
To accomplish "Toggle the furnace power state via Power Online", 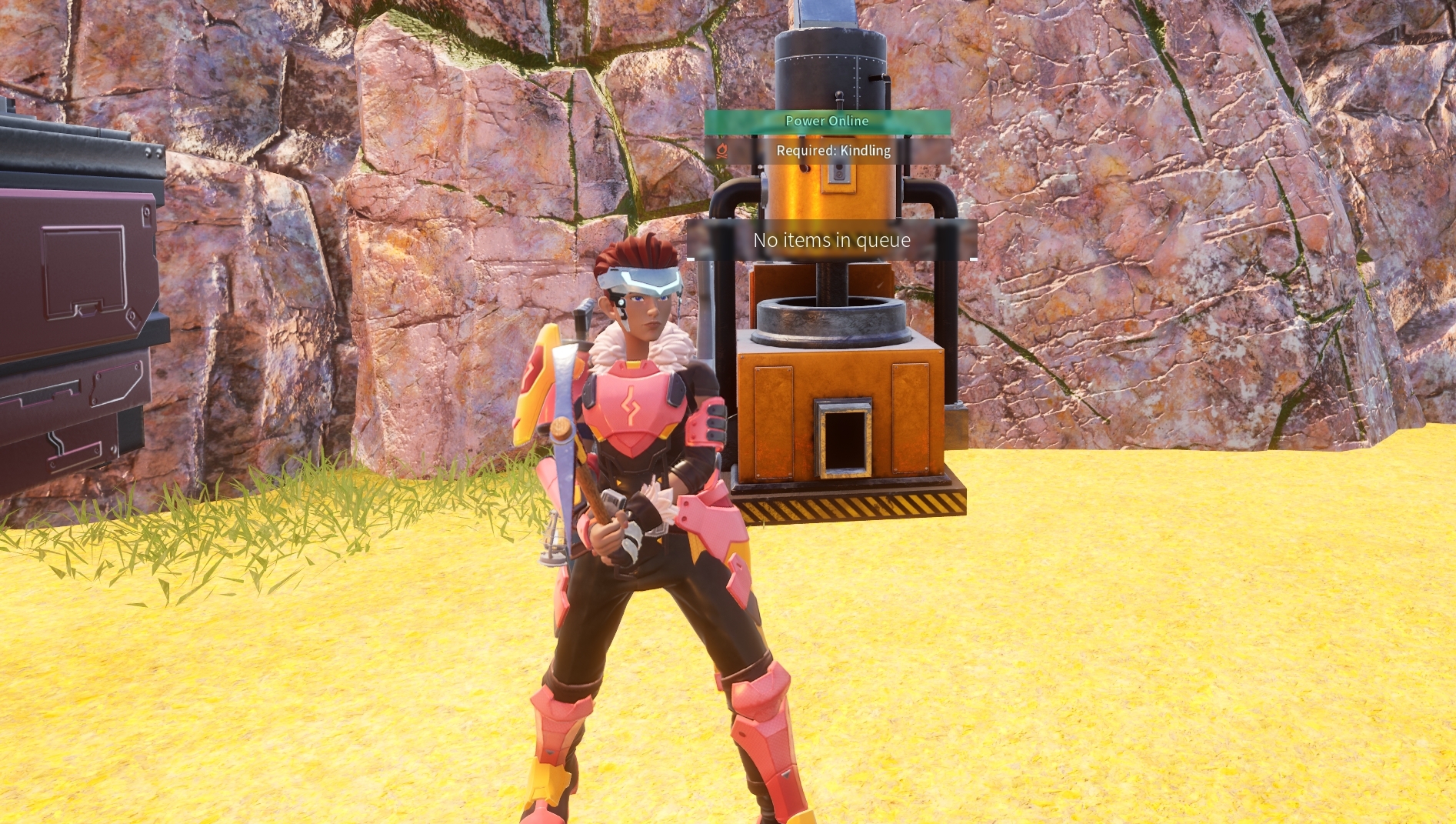I will point(827,121).
